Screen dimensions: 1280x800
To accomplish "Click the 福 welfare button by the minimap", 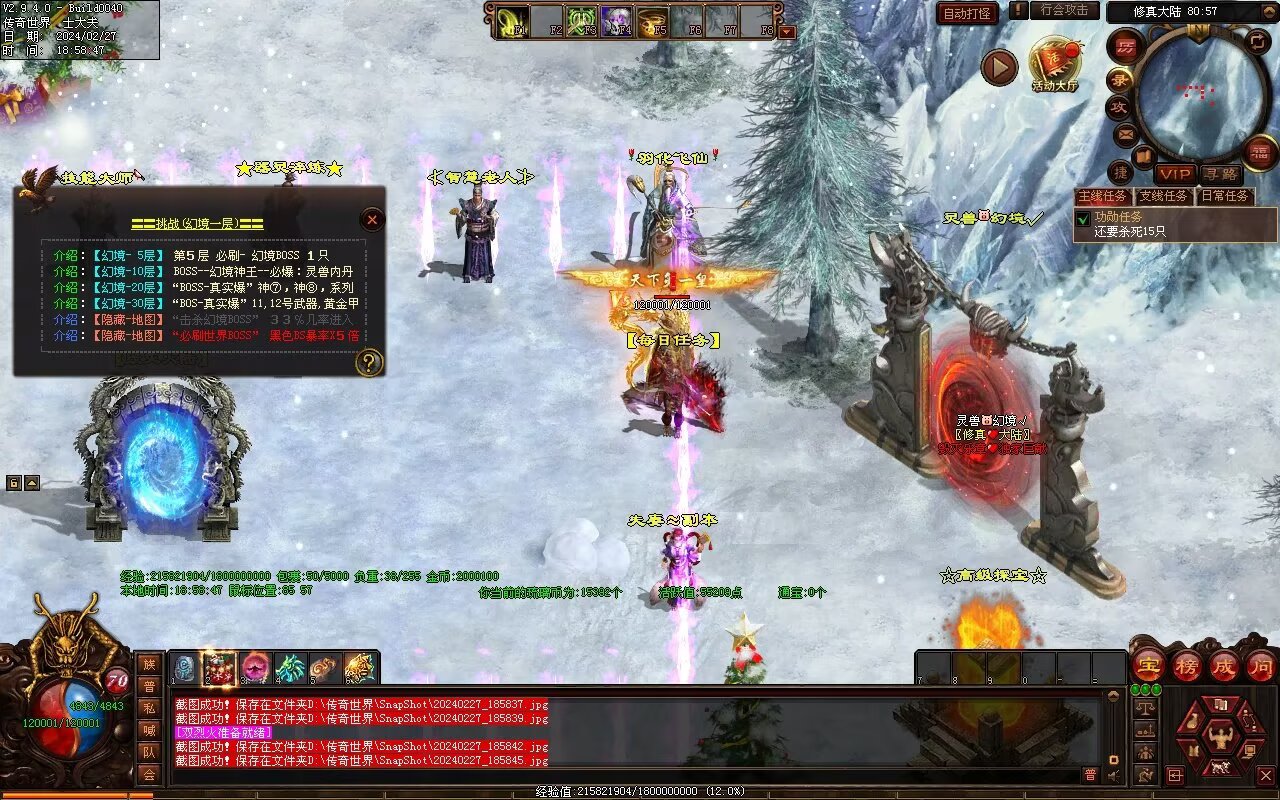I will tap(1261, 152).
